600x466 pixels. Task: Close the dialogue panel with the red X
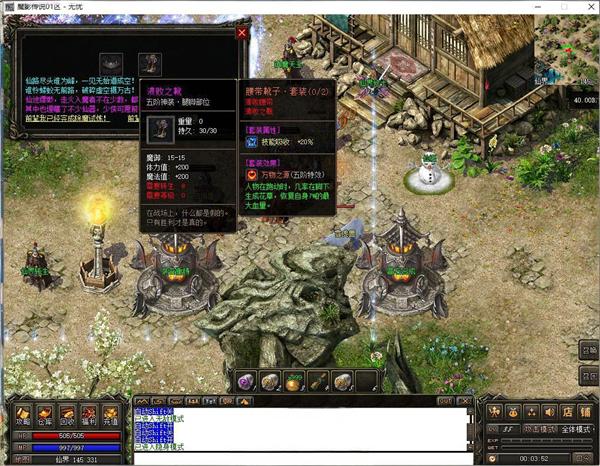[x=241, y=33]
